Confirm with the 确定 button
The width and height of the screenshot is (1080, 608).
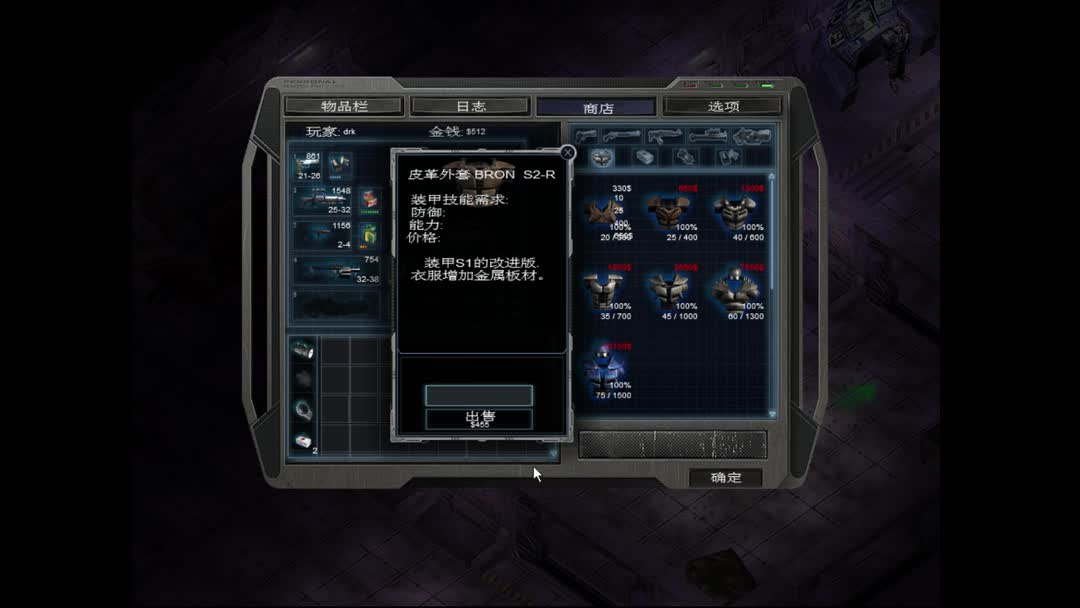(x=726, y=477)
